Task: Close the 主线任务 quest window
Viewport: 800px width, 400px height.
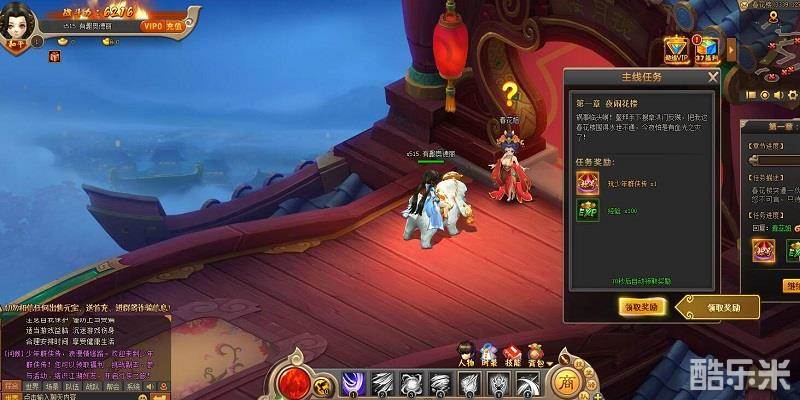Action: 712,76
